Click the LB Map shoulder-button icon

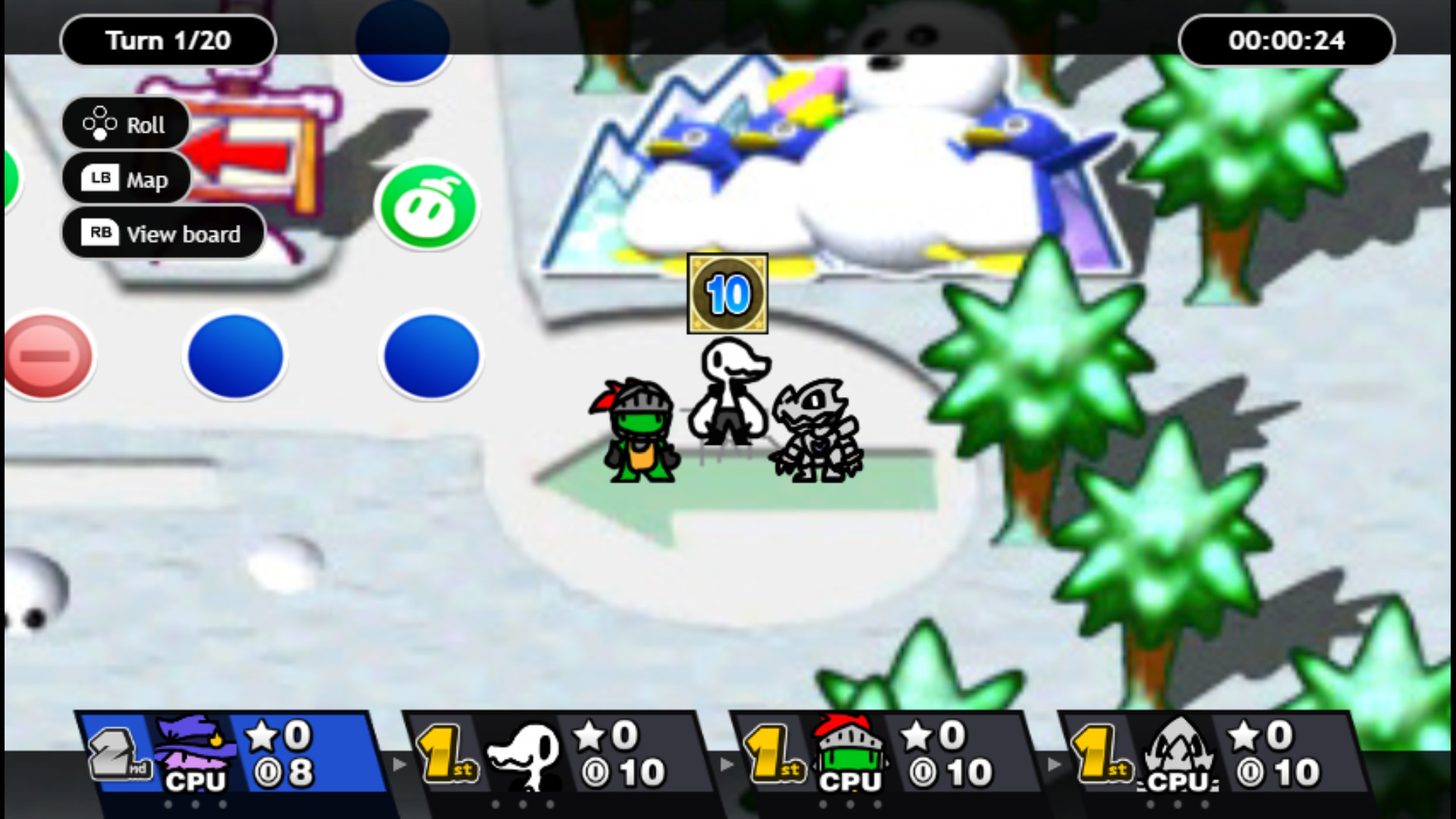[99, 179]
